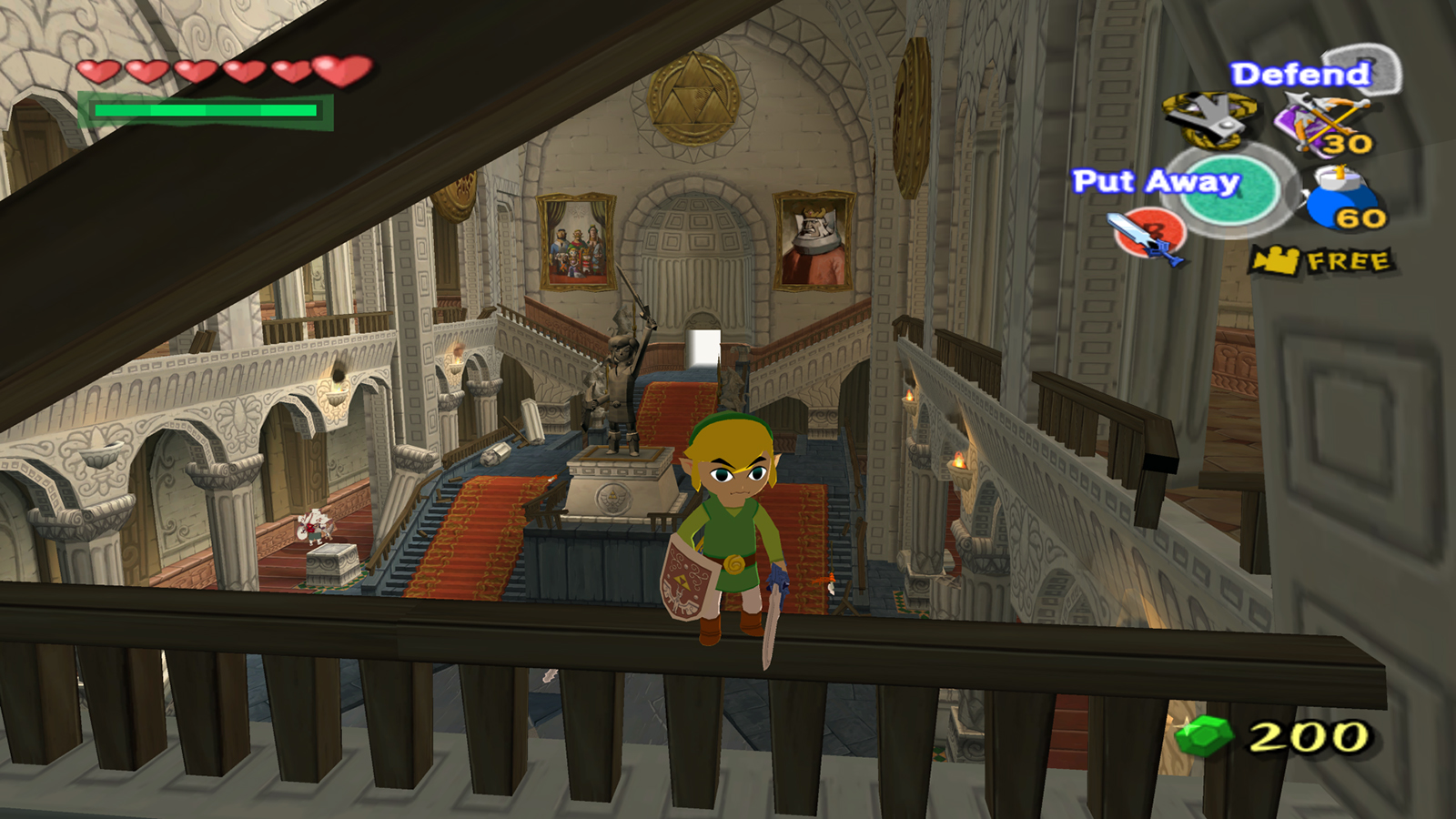Toggle the FREE camera mode indicator
Image resolution: width=1456 pixels, height=819 pixels.
pos(1321,261)
